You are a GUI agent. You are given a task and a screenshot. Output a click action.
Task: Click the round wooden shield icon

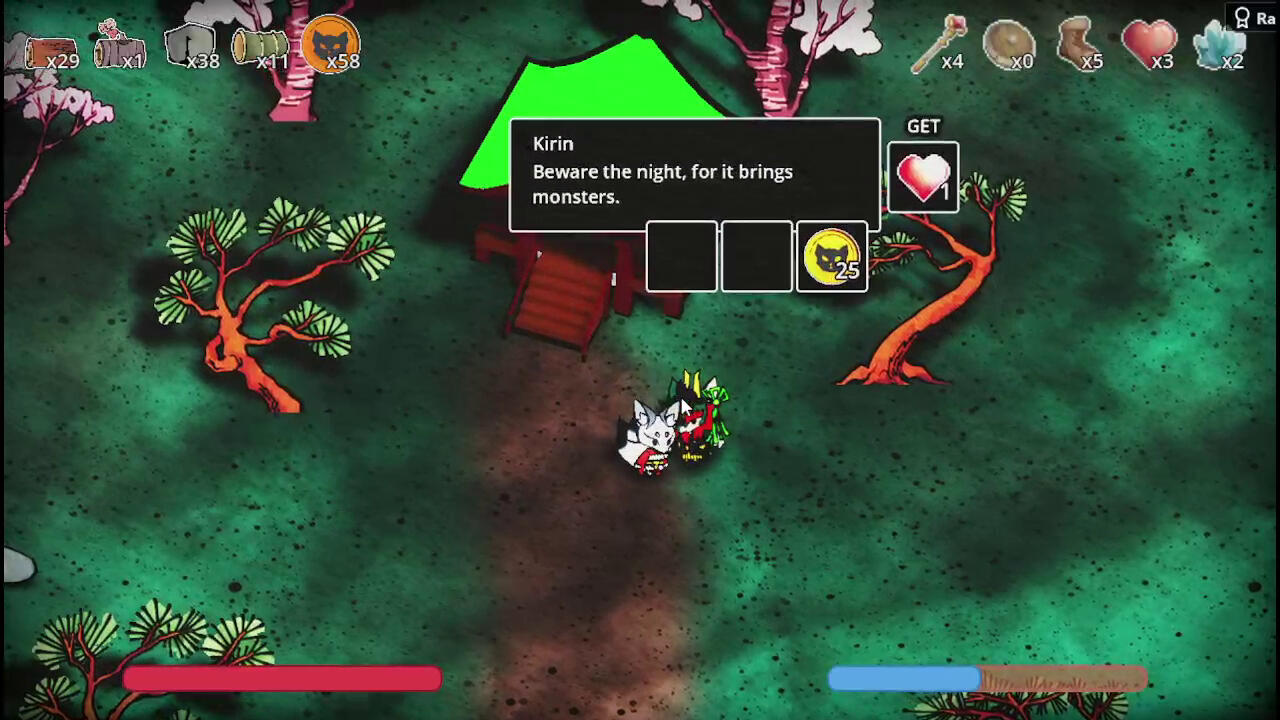1008,46
